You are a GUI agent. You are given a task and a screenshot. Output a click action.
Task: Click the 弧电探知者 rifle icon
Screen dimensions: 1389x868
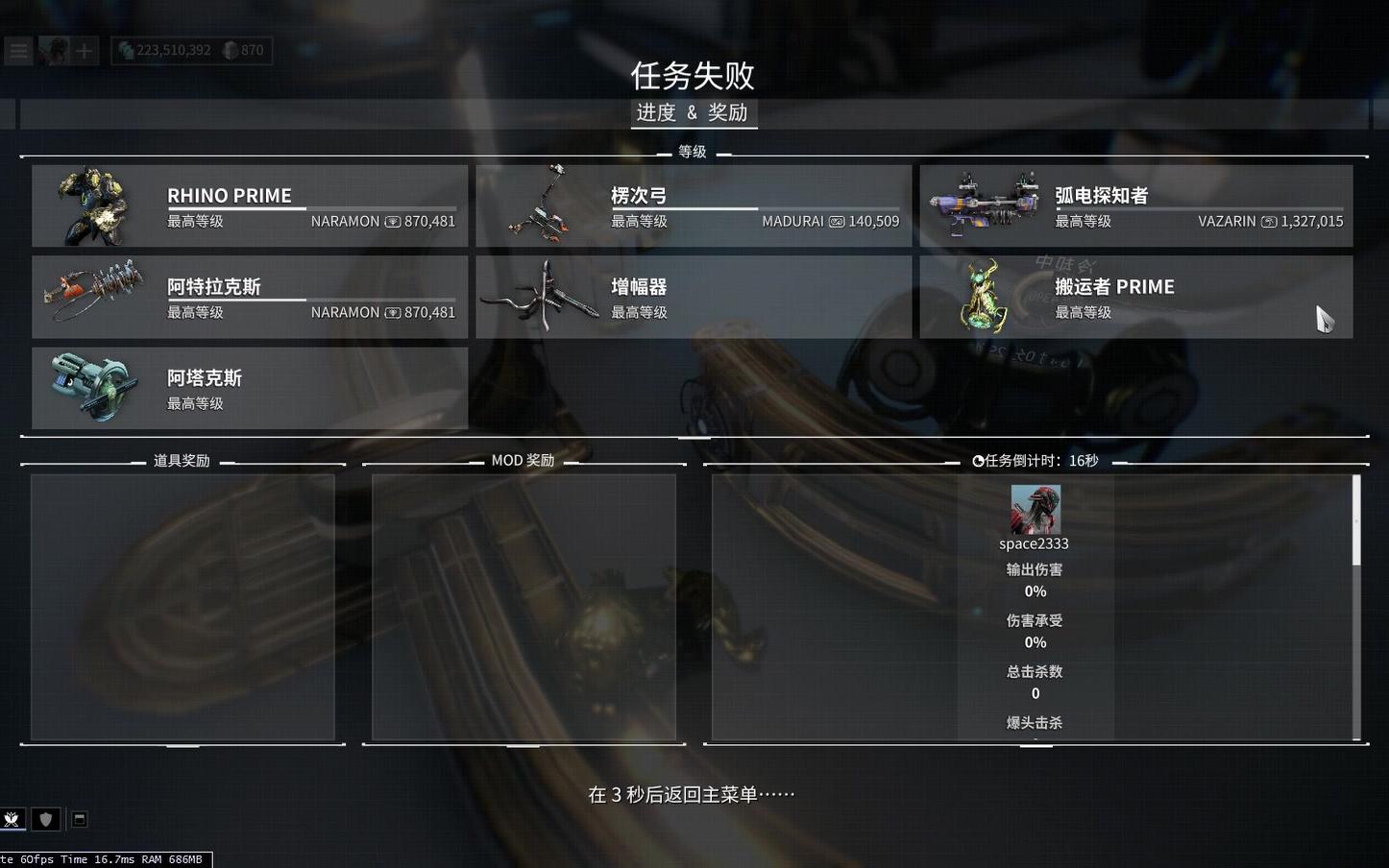click(985, 205)
